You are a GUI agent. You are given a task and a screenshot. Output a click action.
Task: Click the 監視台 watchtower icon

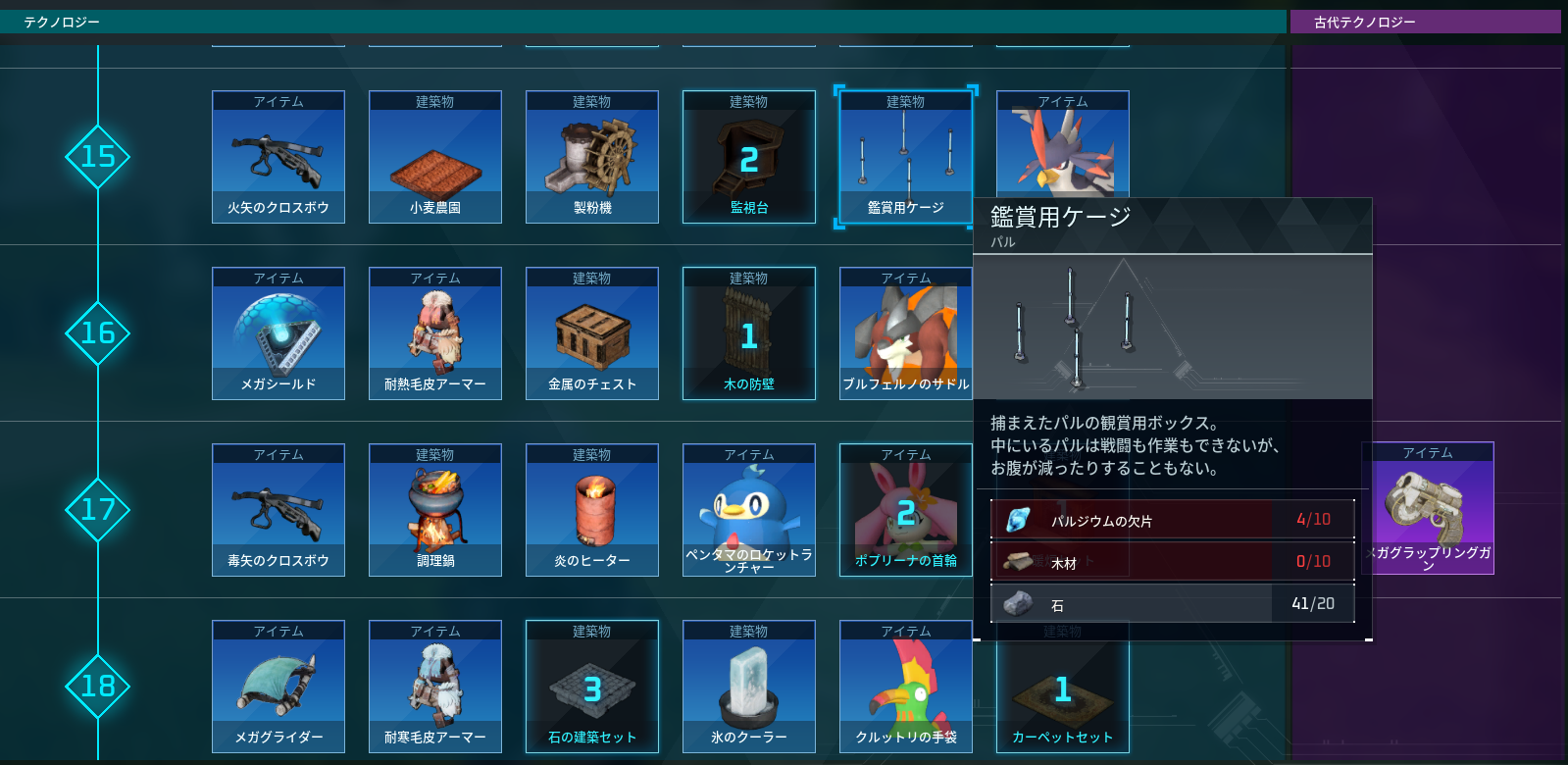click(748, 157)
